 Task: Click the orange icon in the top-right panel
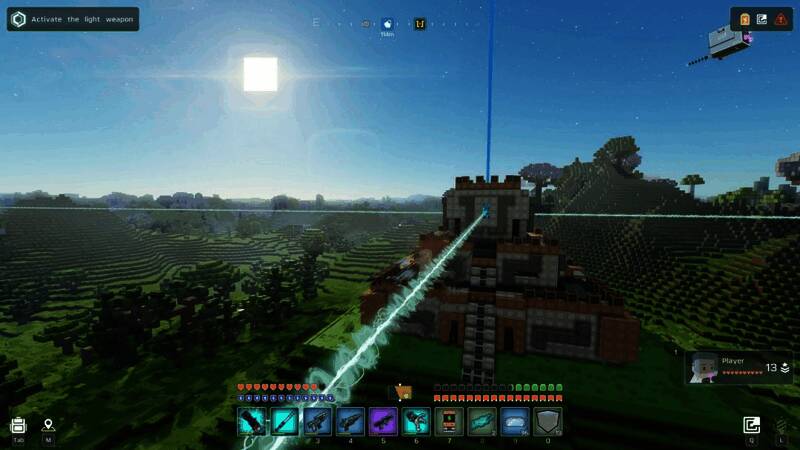pos(745,19)
